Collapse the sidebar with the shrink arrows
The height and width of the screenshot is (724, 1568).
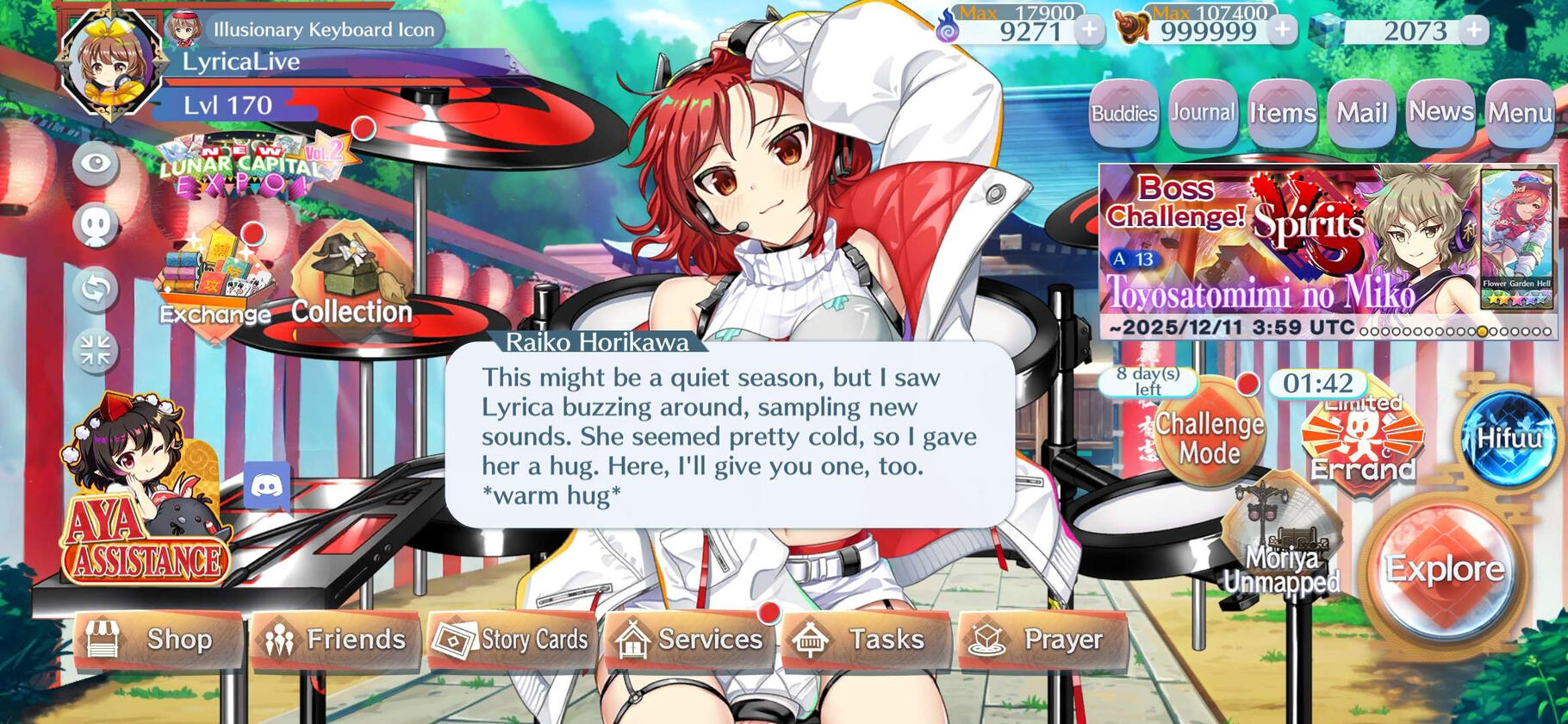(97, 350)
